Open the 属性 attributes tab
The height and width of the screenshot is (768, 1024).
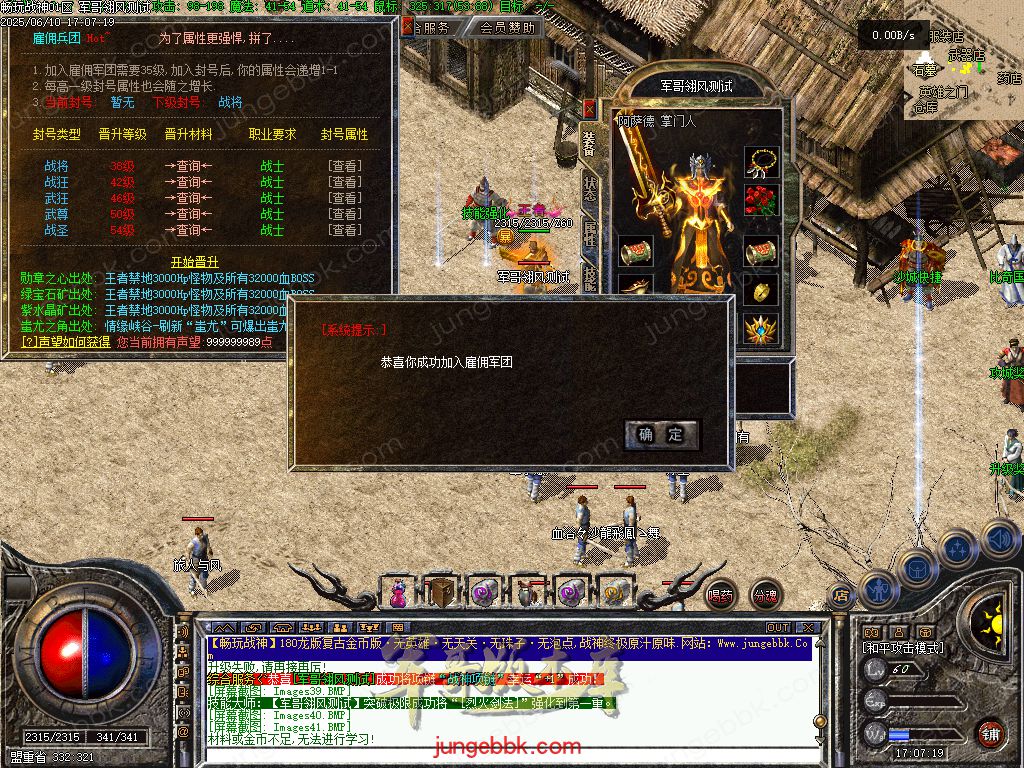pos(590,234)
